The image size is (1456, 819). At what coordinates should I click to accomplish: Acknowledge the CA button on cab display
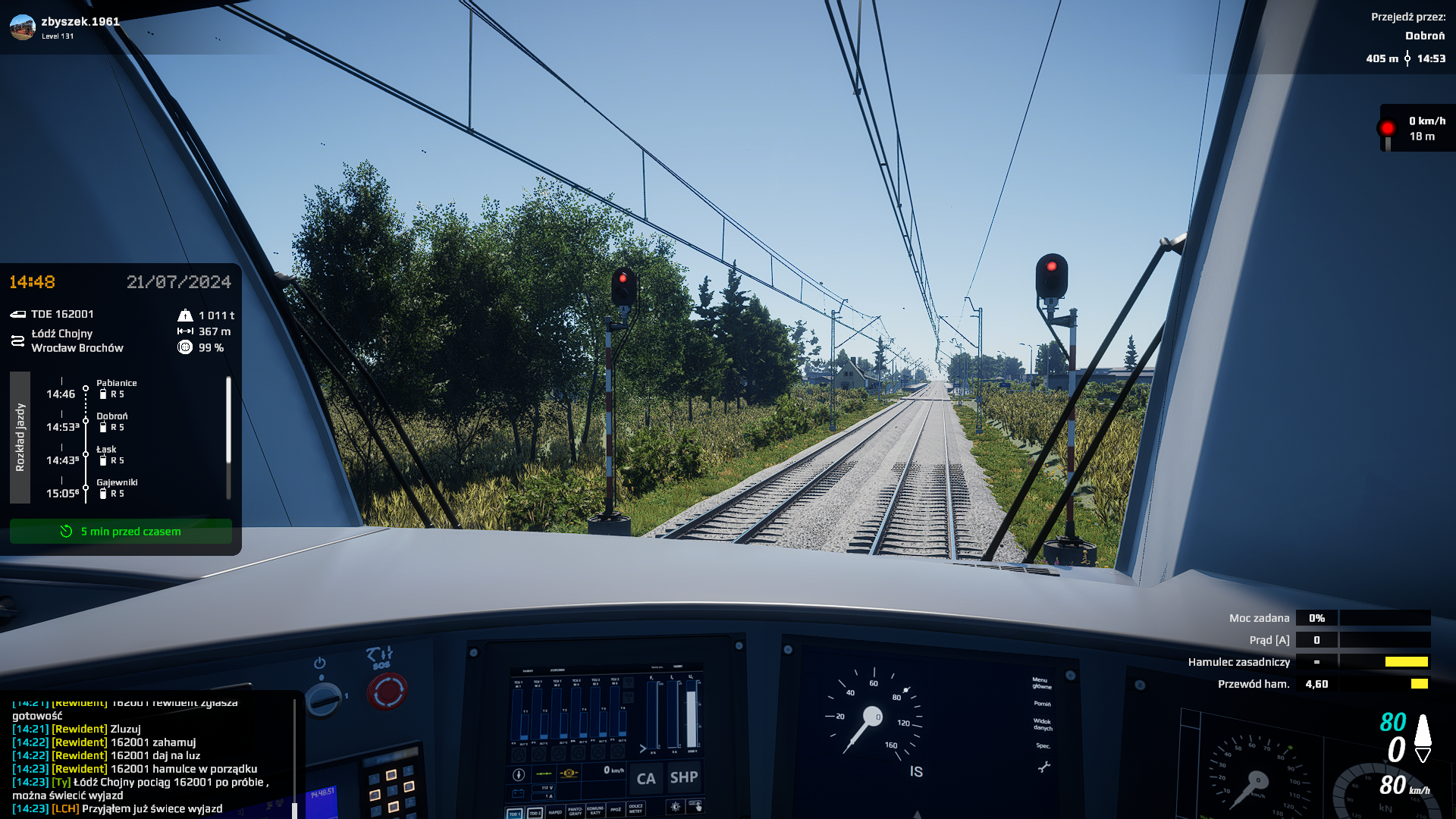tap(645, 779)
